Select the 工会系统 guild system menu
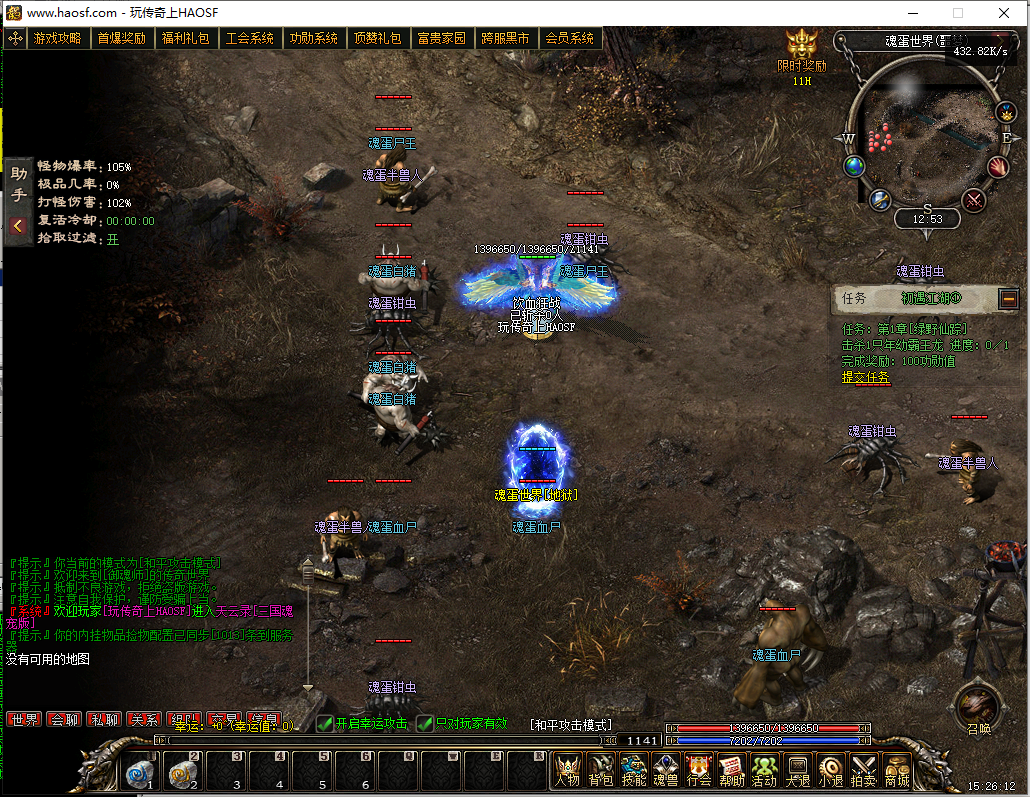This screenshot has height=797, width=1030. 249,39
